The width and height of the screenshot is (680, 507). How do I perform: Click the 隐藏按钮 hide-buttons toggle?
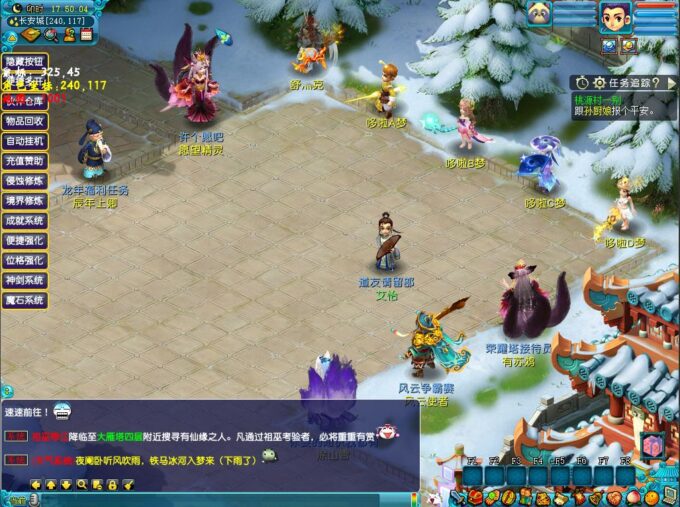[x=23, y=59]
